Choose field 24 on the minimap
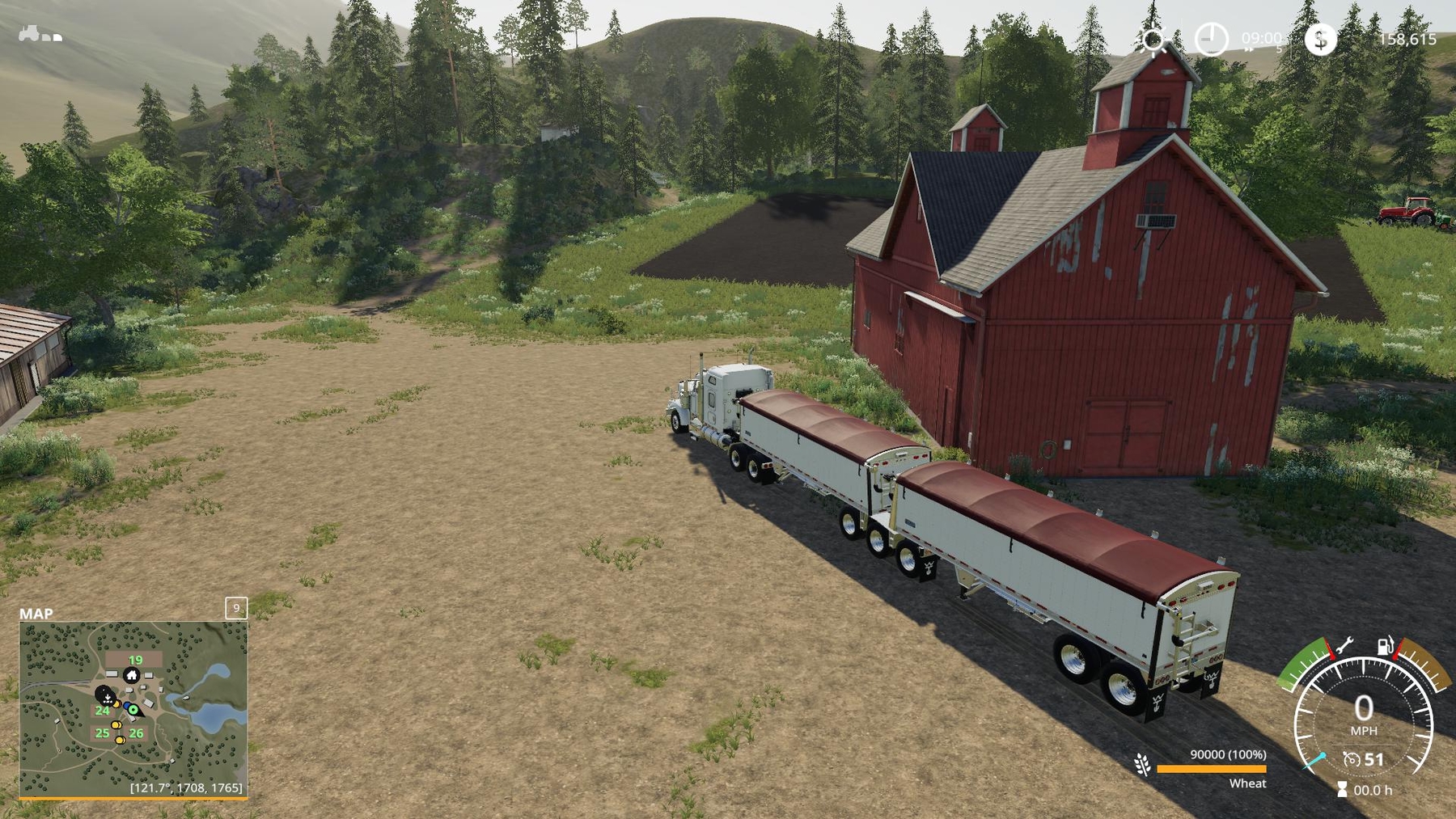 (102, 711)
